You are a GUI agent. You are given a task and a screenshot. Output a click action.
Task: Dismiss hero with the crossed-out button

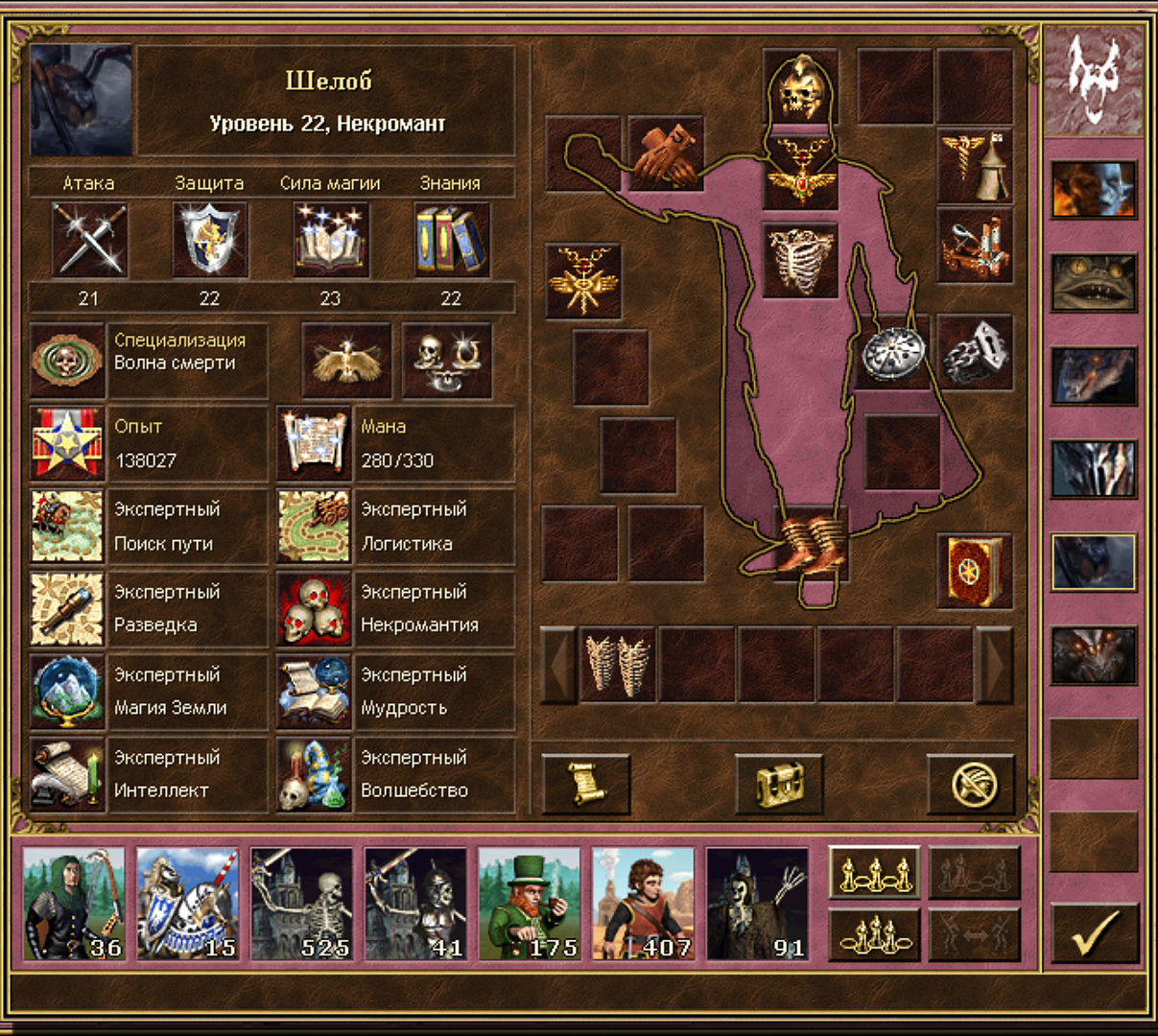pyautogui.click(x=970, y=784)
